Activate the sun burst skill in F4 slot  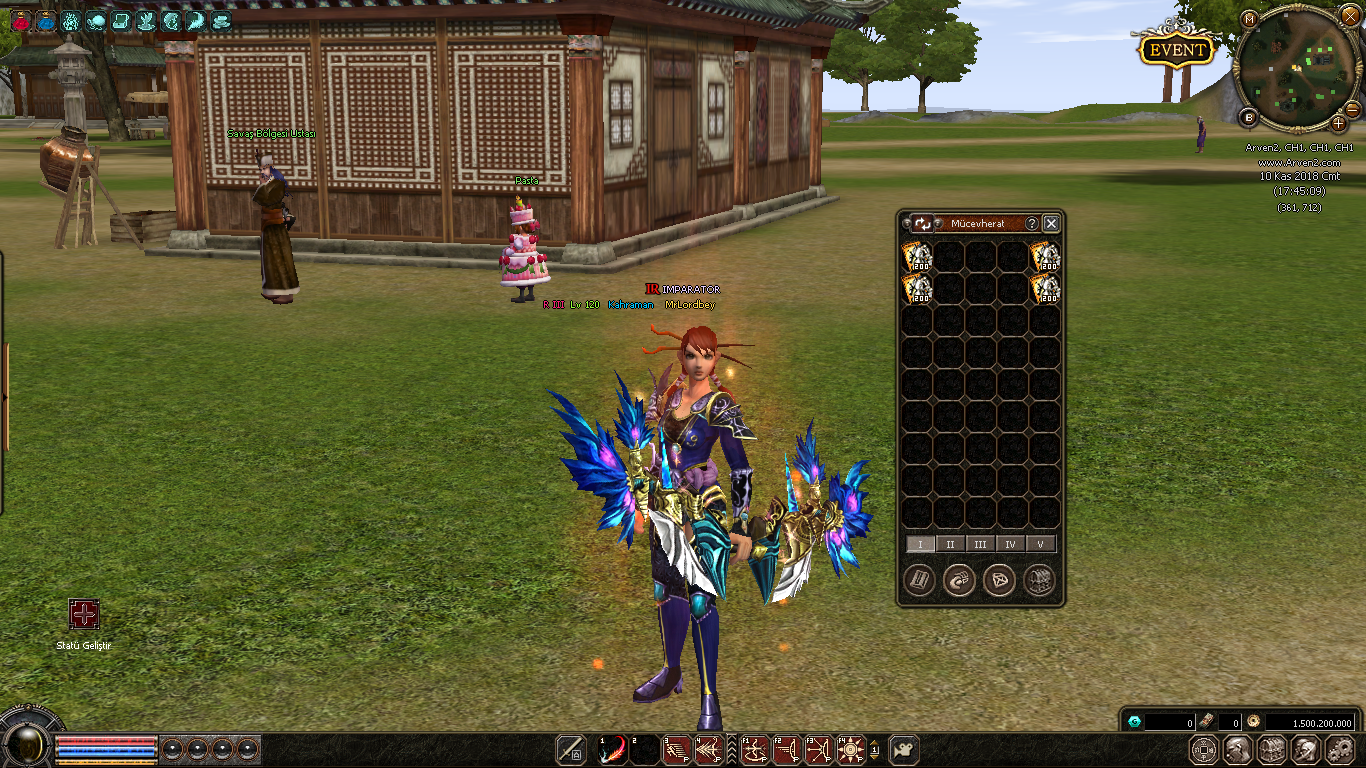click(x=851, y=750)
